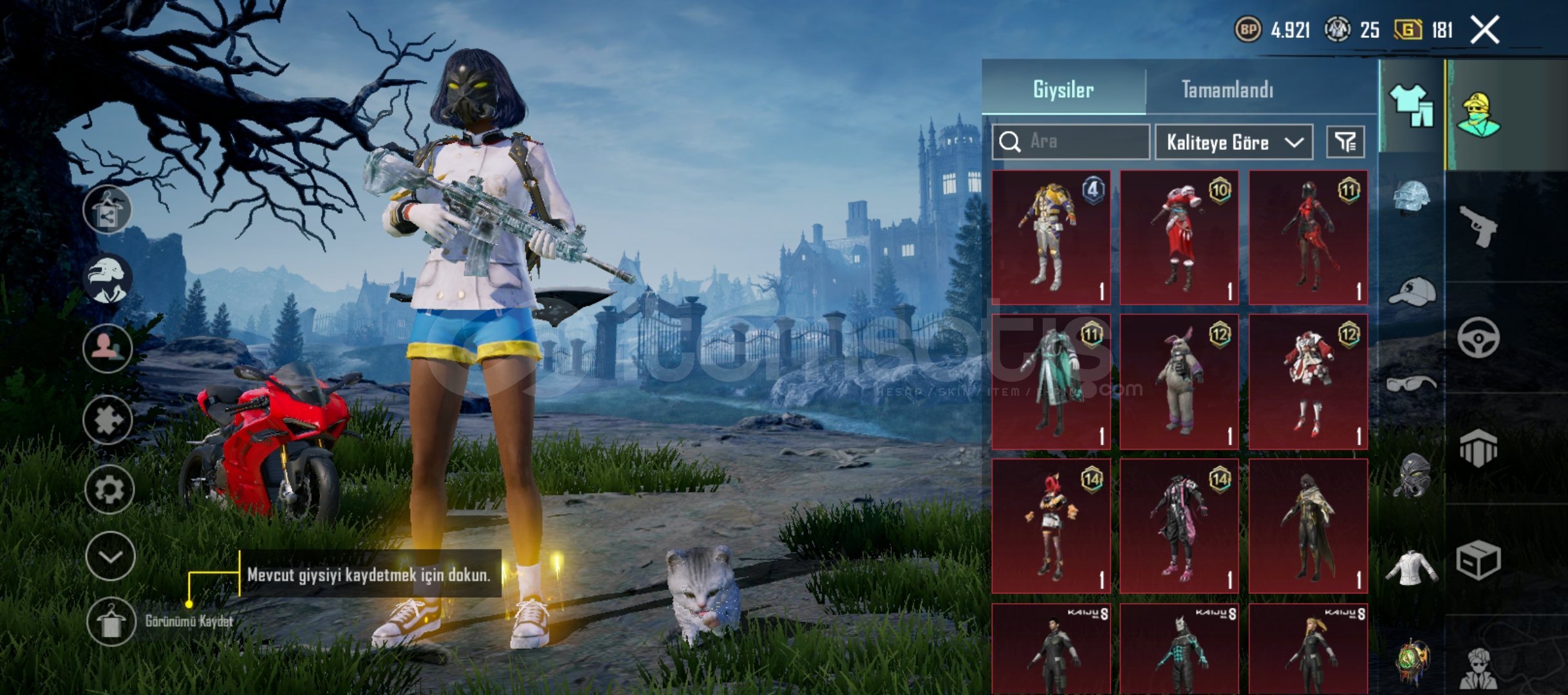Pick the level 11 teal robe outfit
Screen dimensions: 1568x695
[1051, 382]
